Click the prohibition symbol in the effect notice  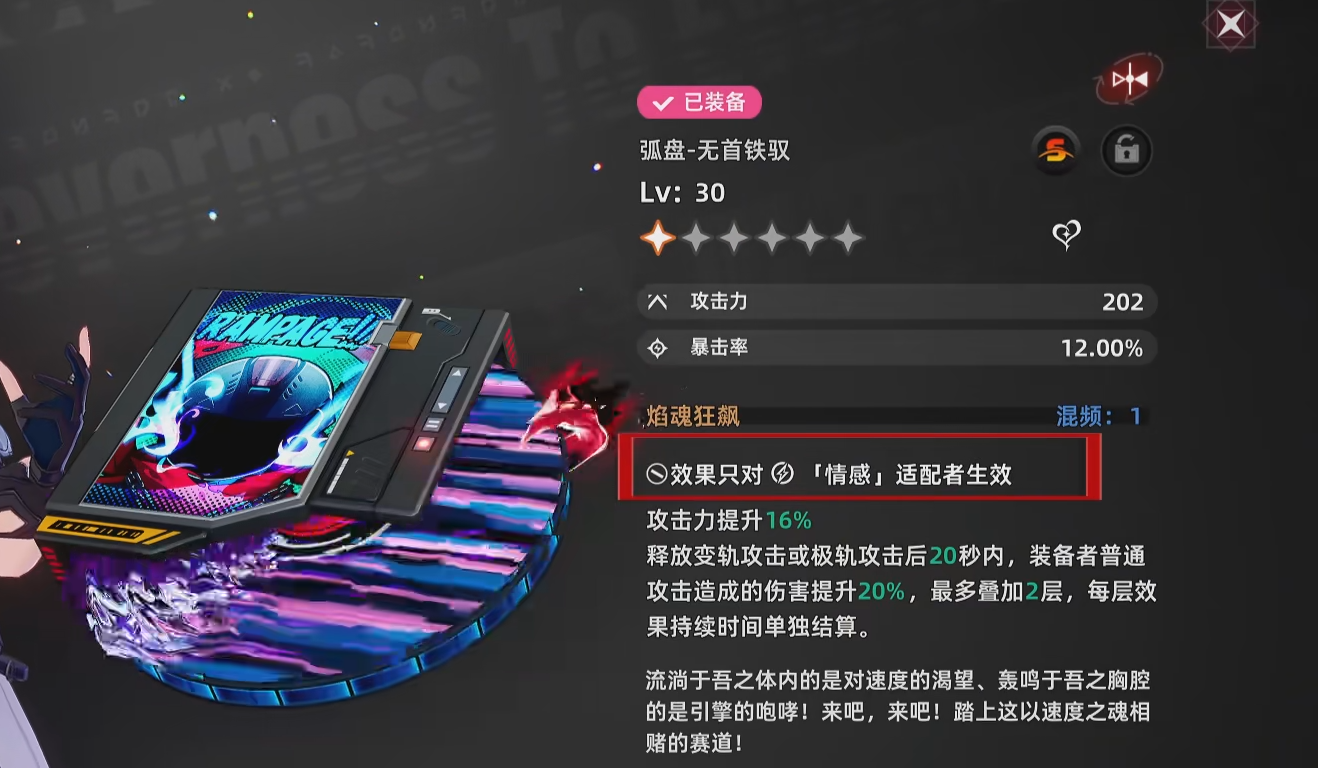pos(655,474)
